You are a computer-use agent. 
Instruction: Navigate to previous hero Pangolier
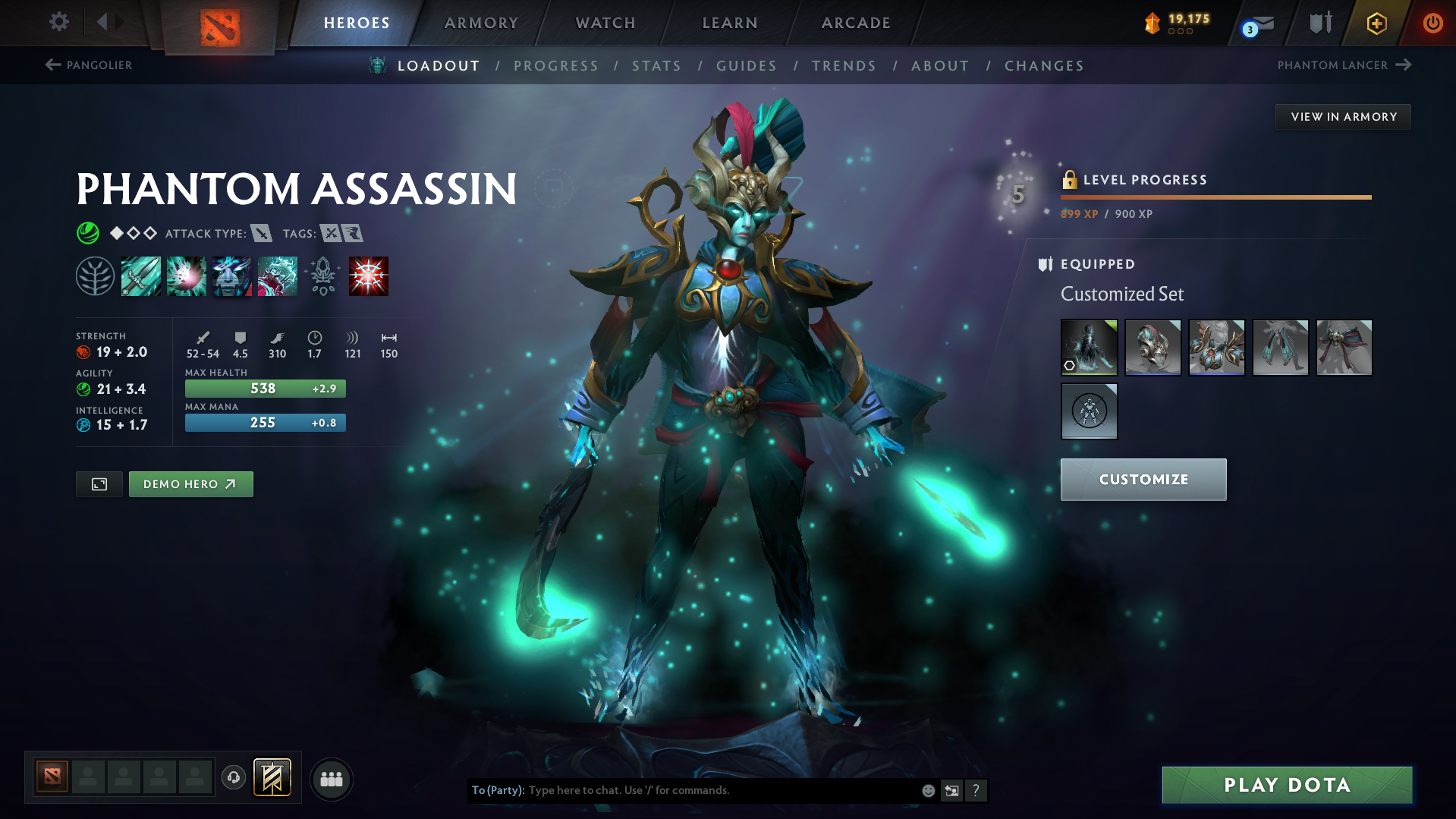pos(89,65)
